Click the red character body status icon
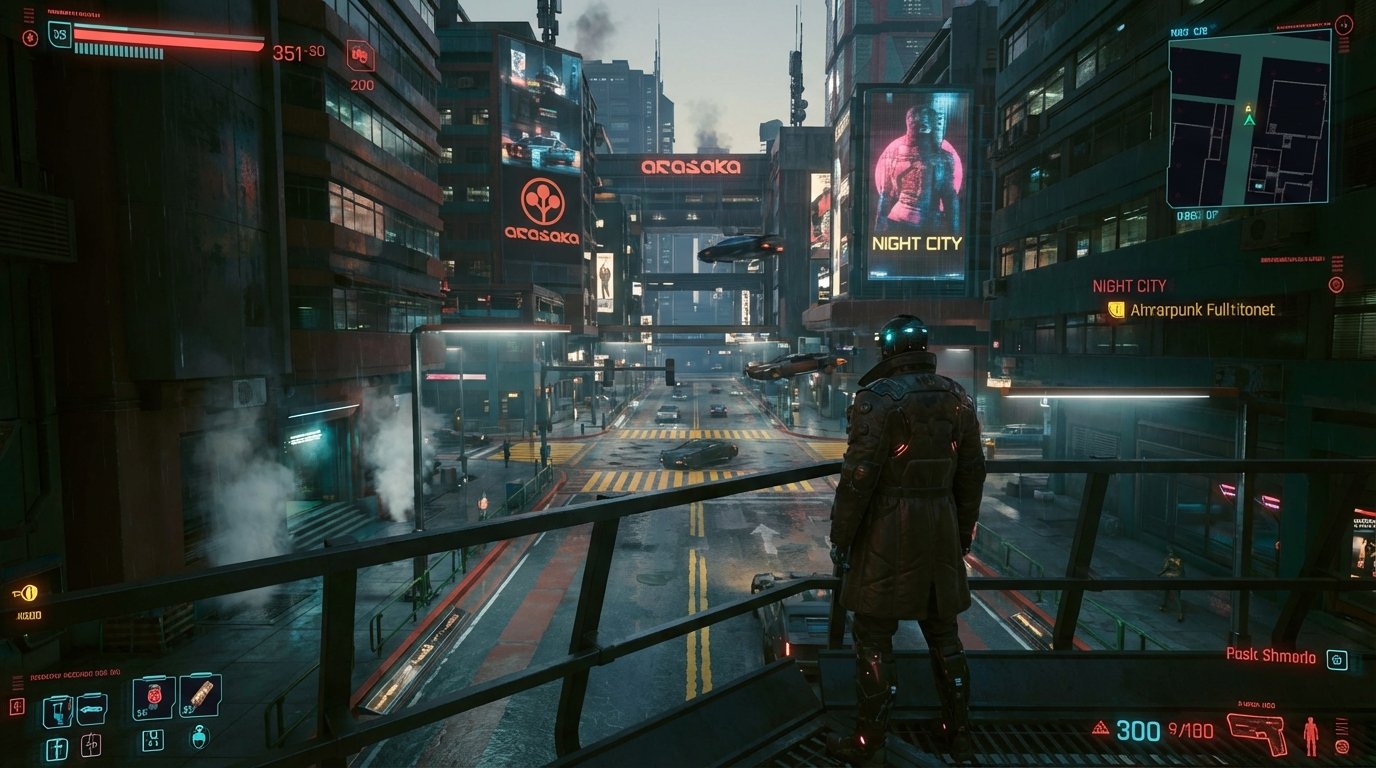 coord(1311,736)
